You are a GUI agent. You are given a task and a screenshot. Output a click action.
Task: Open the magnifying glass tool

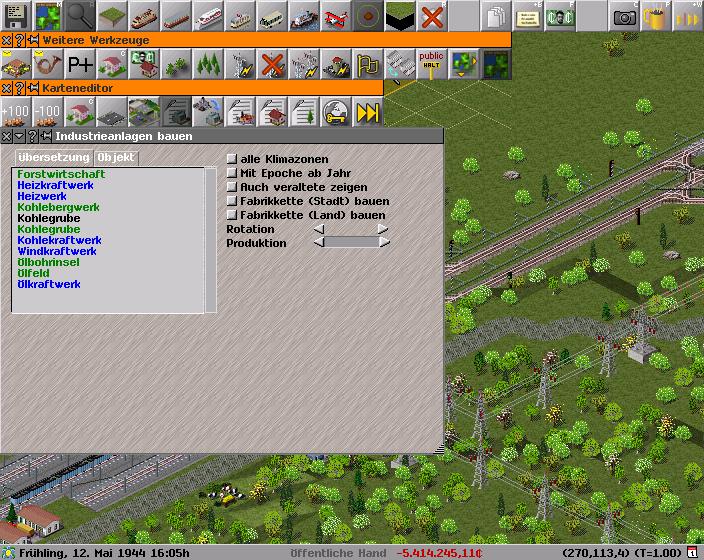[x=81, y=16]
